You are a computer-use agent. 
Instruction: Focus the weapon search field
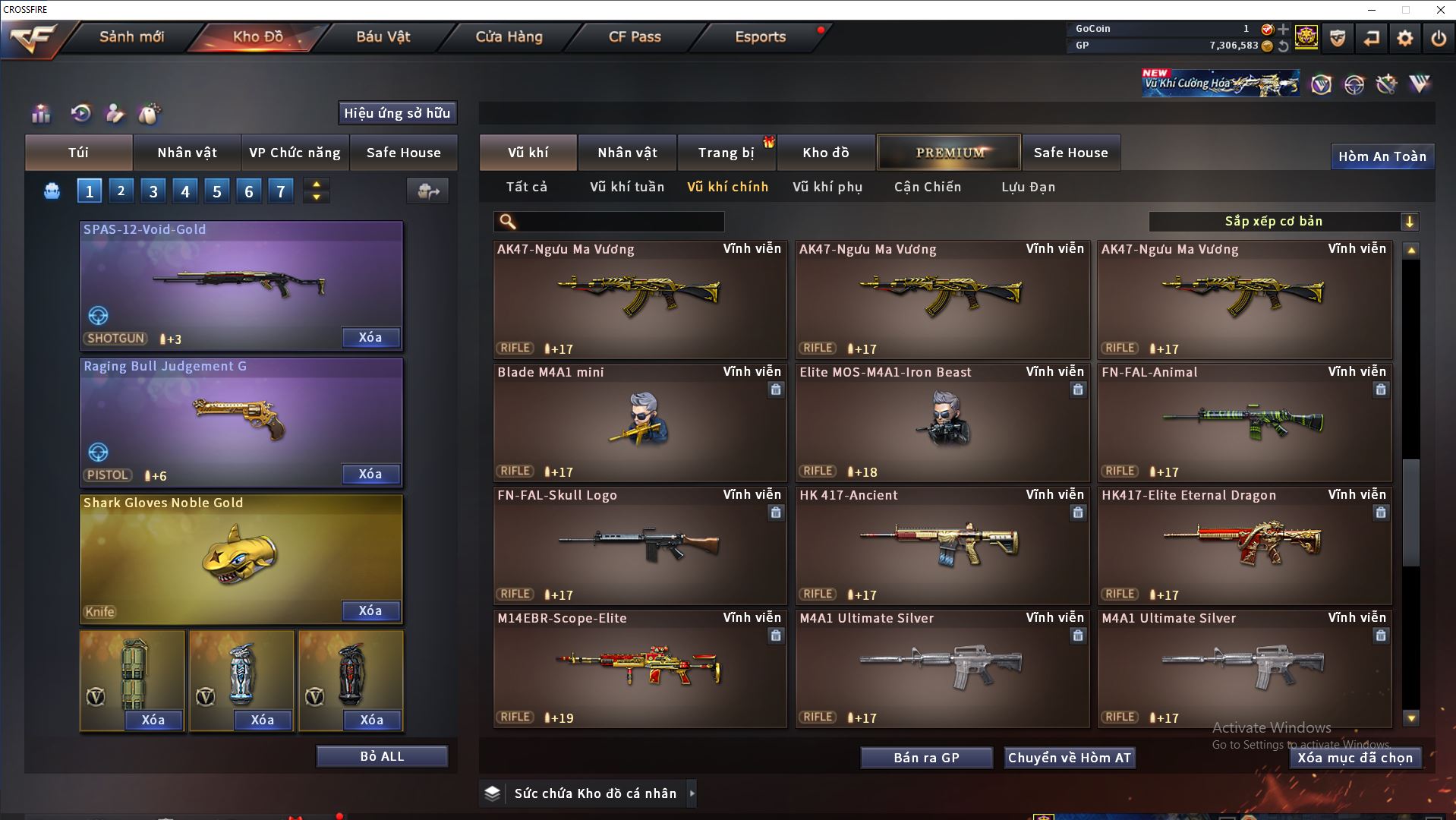(x=619, y=222)
